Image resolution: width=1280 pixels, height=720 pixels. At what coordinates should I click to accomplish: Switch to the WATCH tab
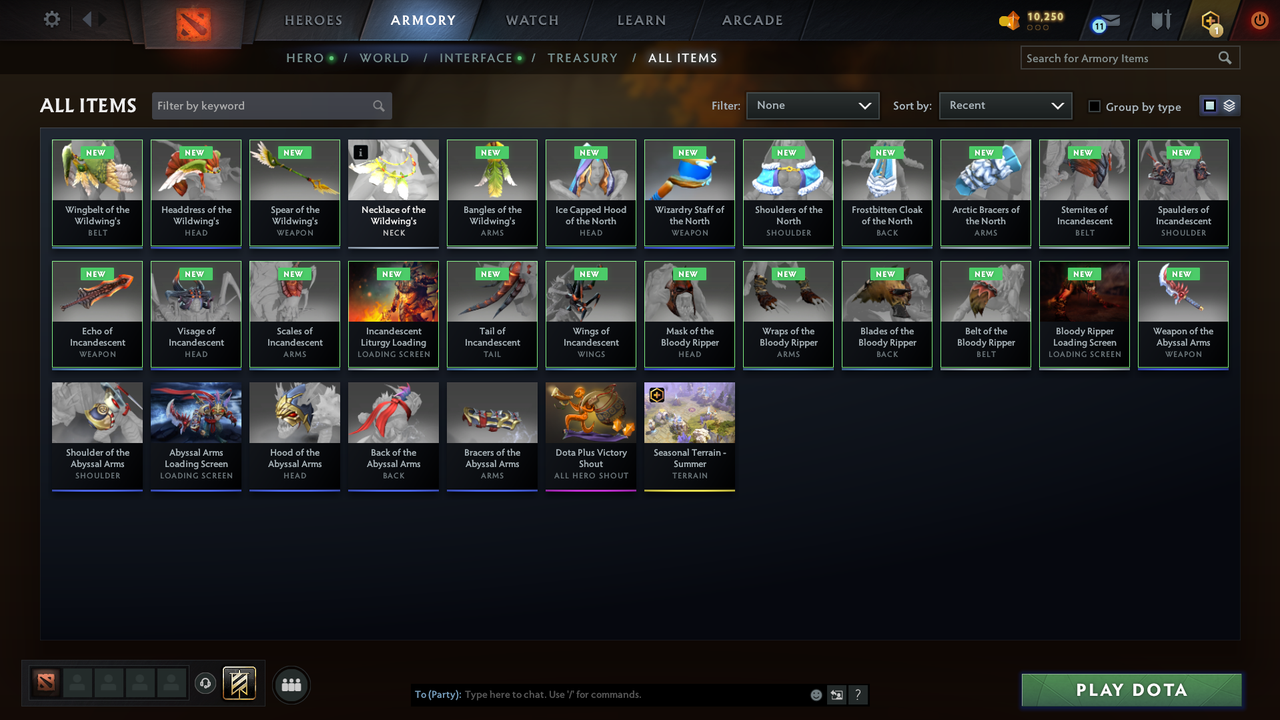pyautogui.click(x=531, y=20)
